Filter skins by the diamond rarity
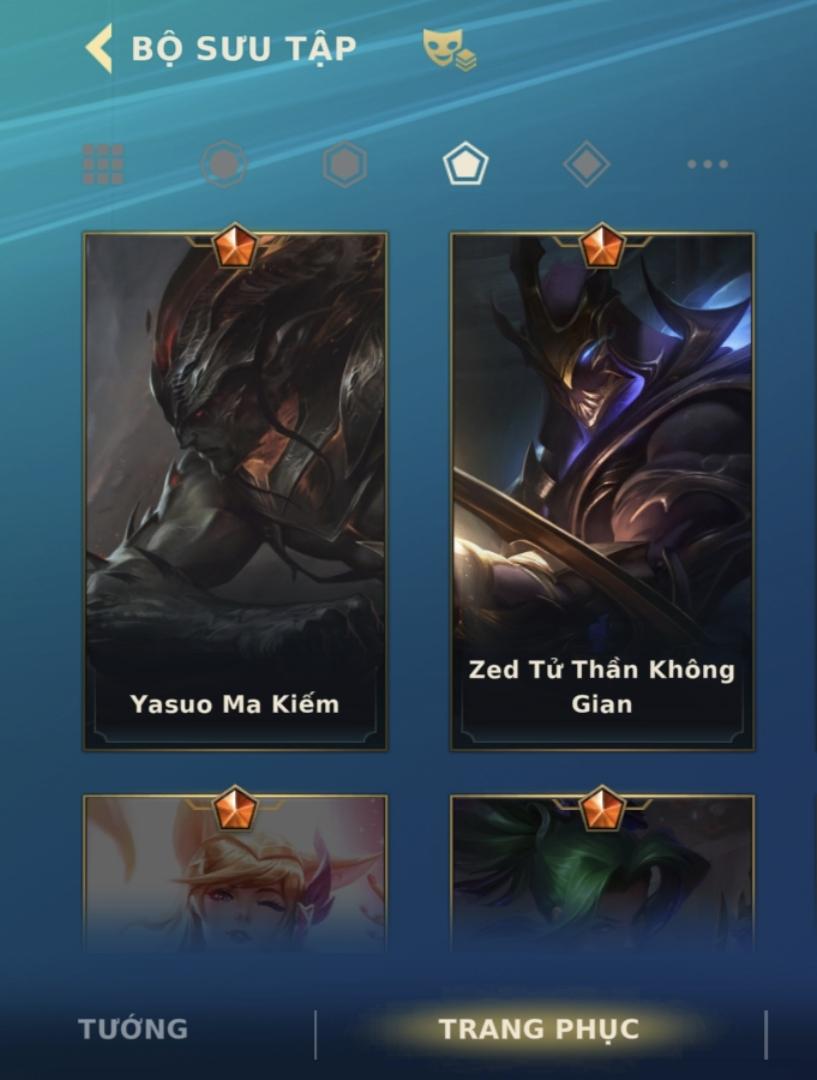This screenshot has height=1080, width=817. pos(586,164)
